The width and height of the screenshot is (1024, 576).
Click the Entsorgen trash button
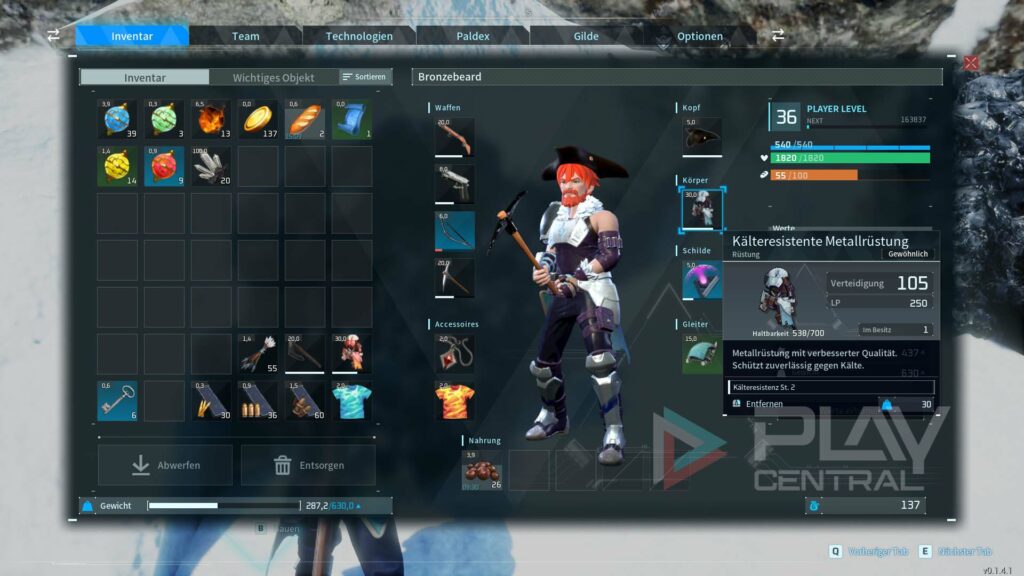pyautogui.click(x=308, y=465)
